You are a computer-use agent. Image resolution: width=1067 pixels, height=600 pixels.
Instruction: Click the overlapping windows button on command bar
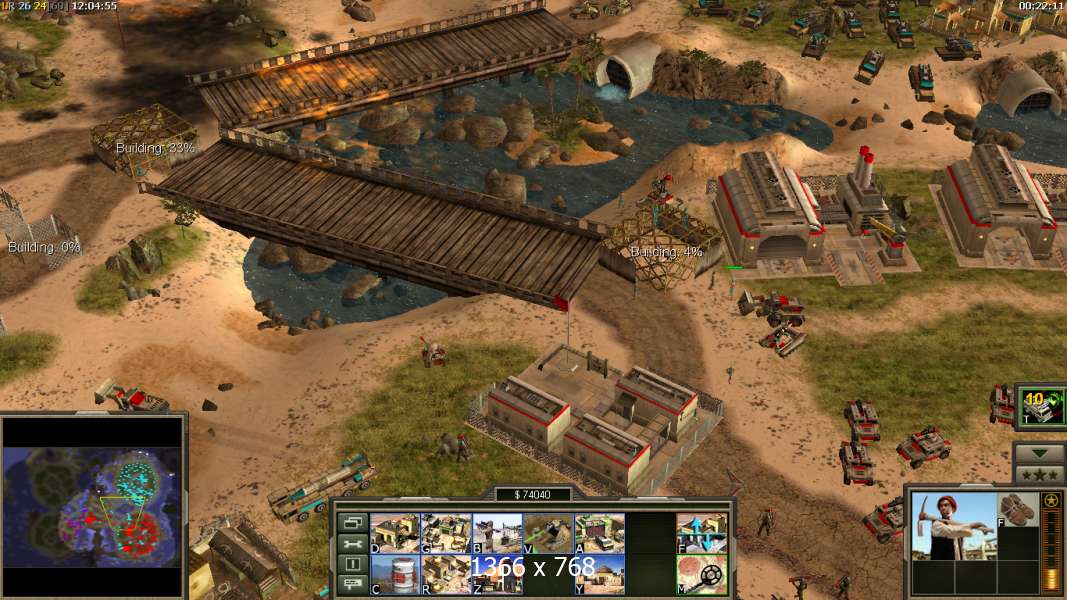(352, 522)
